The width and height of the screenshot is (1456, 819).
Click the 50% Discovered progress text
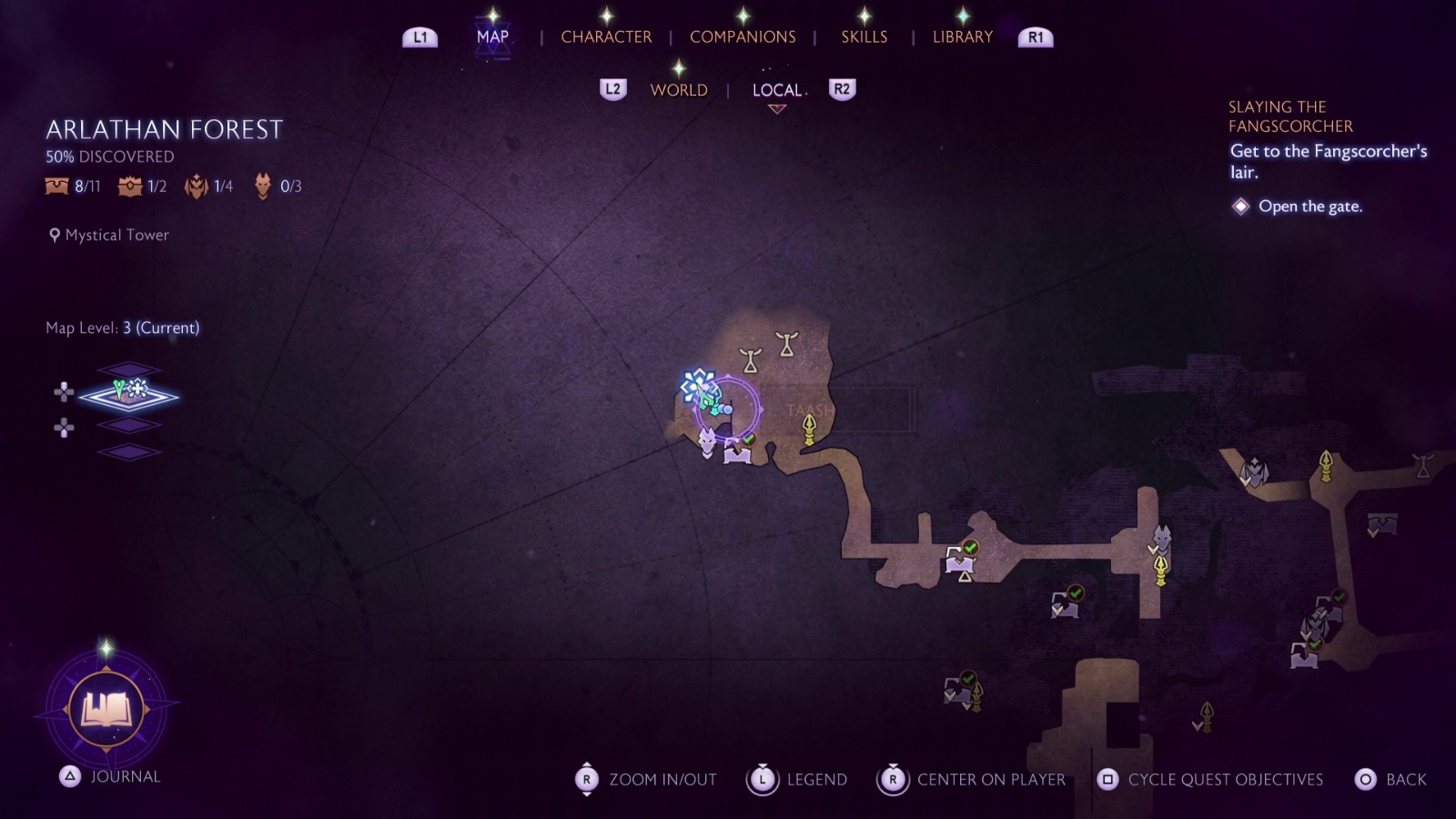click(x=109, y=156)
